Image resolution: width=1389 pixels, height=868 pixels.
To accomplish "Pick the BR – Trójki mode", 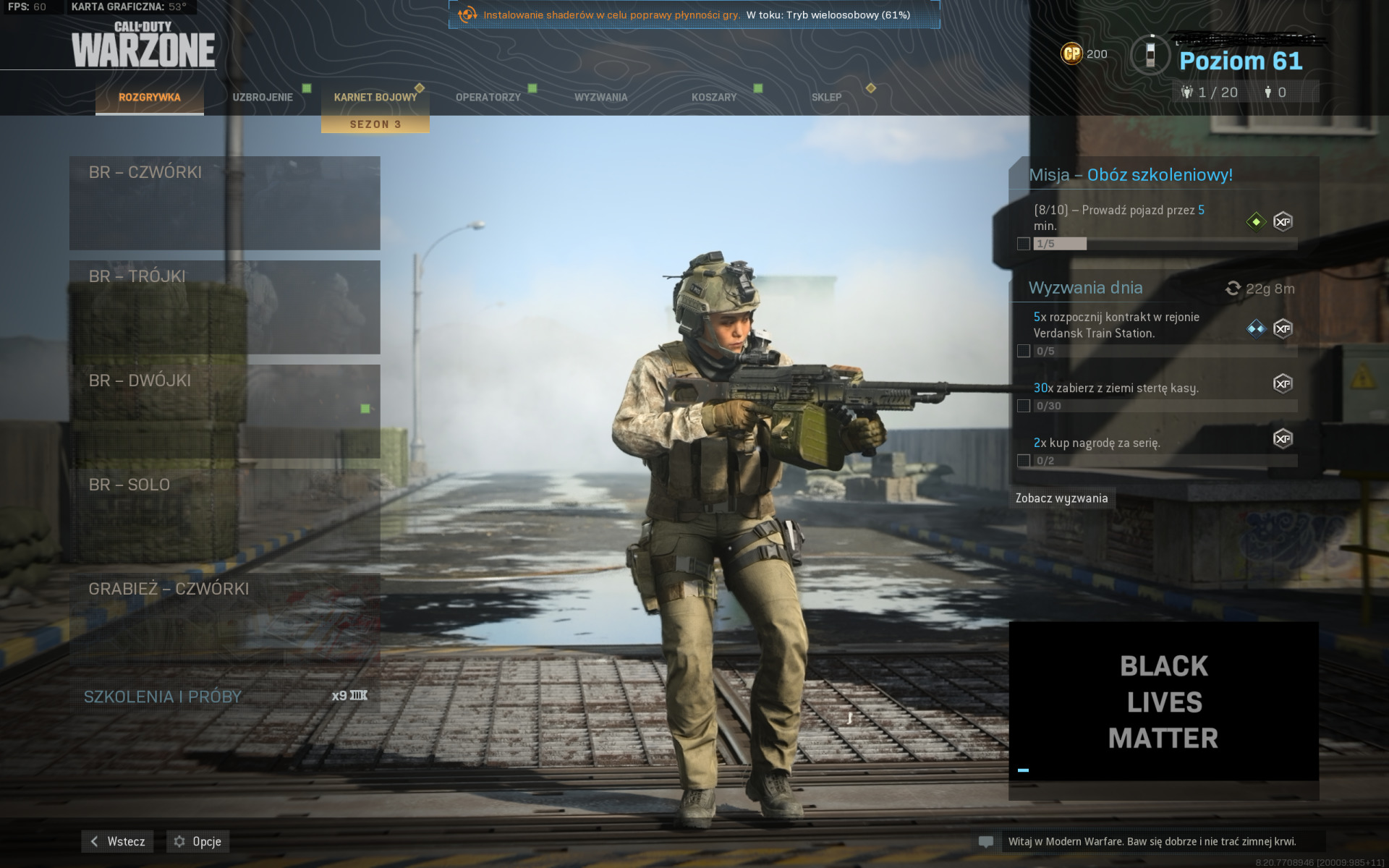I will click(x=224, y=307).
